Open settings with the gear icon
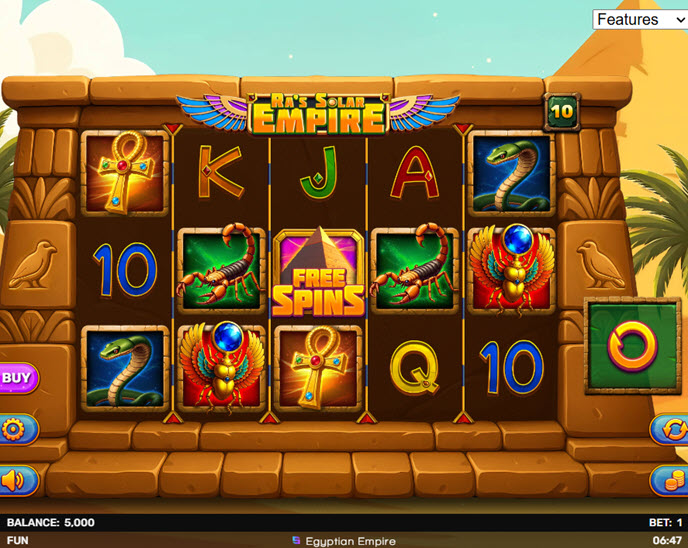Image resolution: width=688 pixels, height=548 pixels. tap(15, 430)
